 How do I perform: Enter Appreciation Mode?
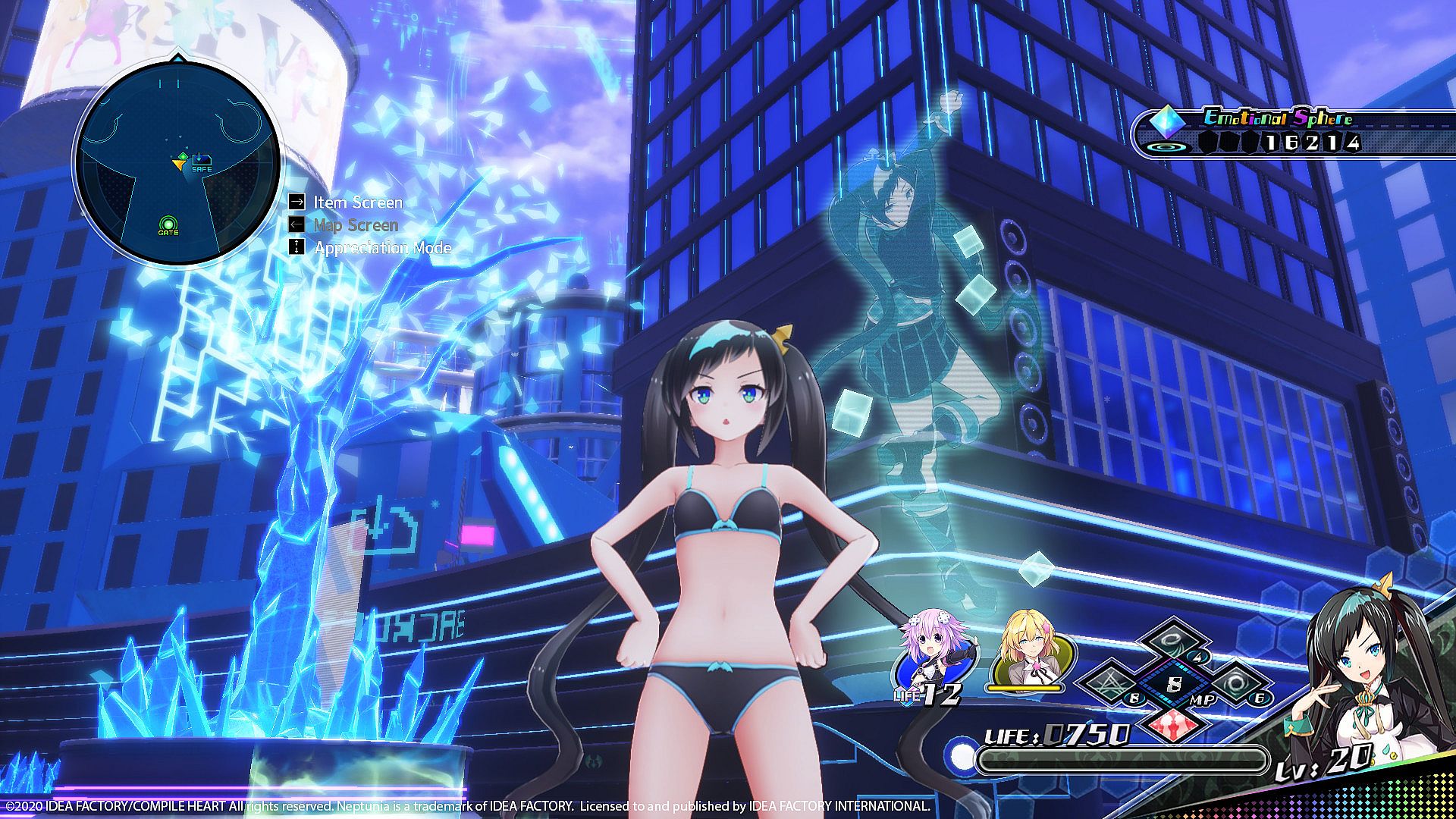pos(372,248)
